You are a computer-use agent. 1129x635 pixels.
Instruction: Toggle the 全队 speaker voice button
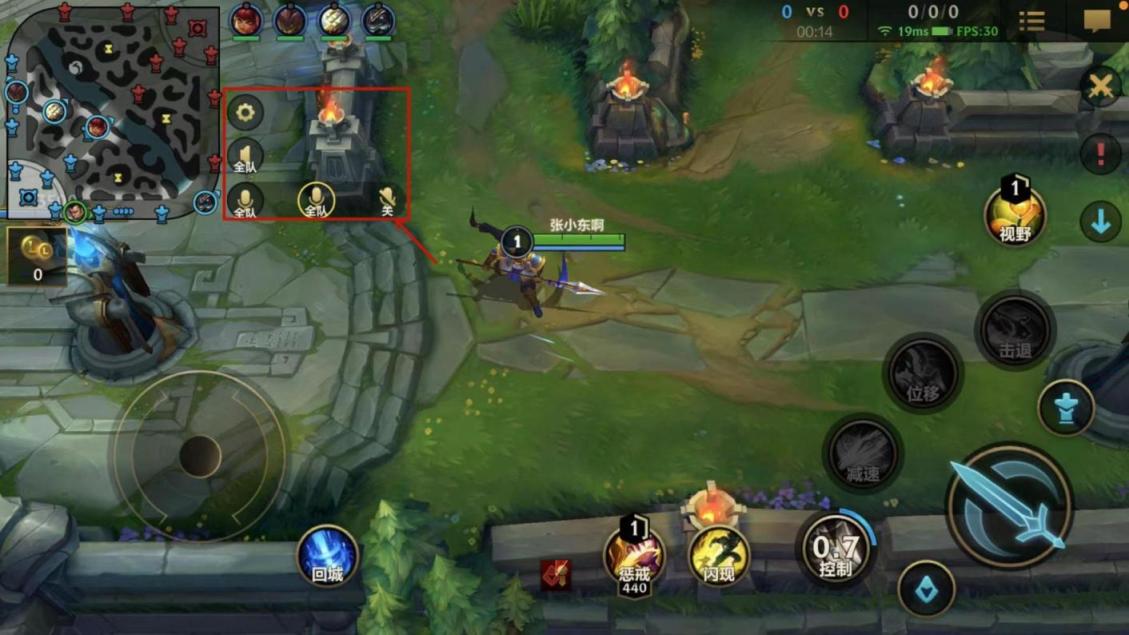click(245, 157)
